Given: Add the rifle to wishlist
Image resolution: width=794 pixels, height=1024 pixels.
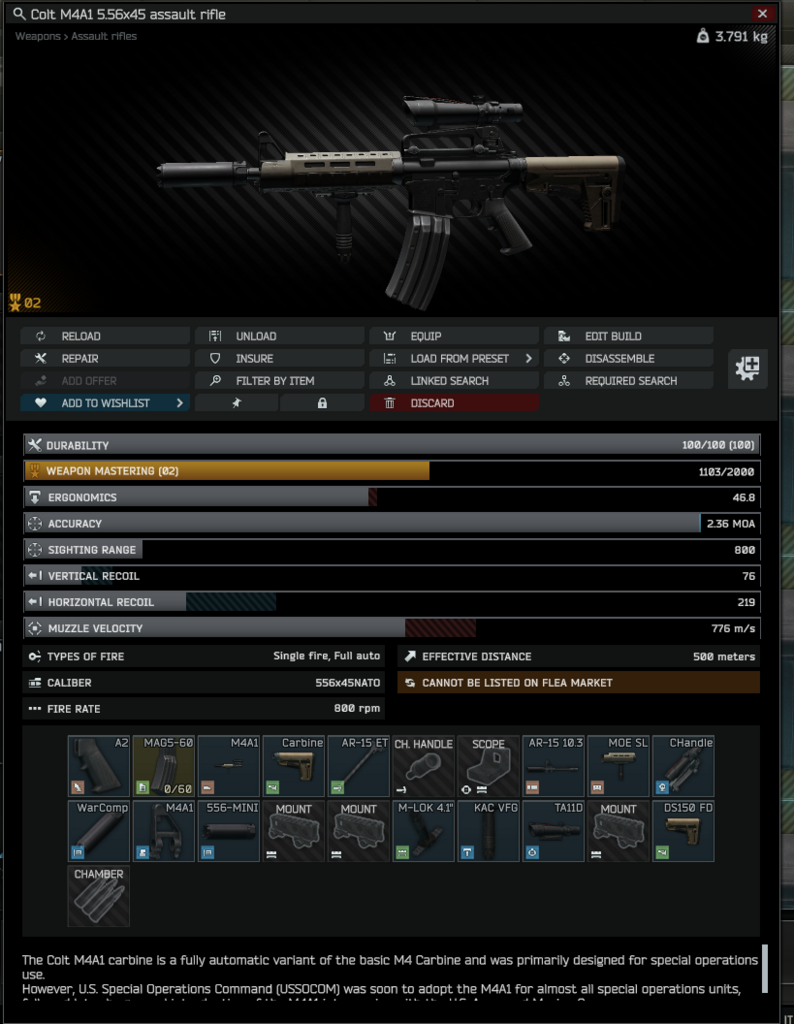Looking at the screenshot, I should (104, 403).
